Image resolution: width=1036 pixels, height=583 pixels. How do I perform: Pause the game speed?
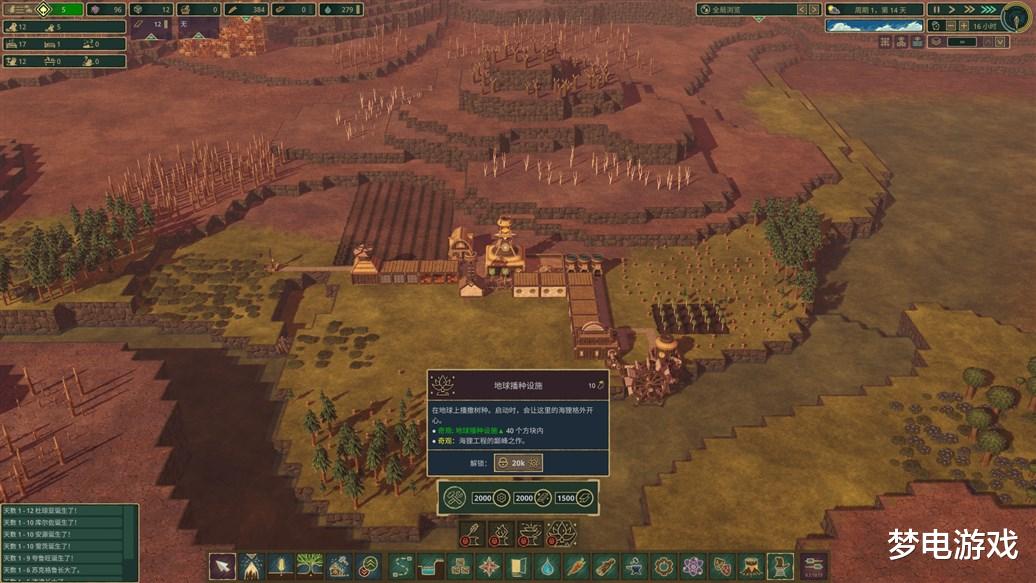pos(937,9)
